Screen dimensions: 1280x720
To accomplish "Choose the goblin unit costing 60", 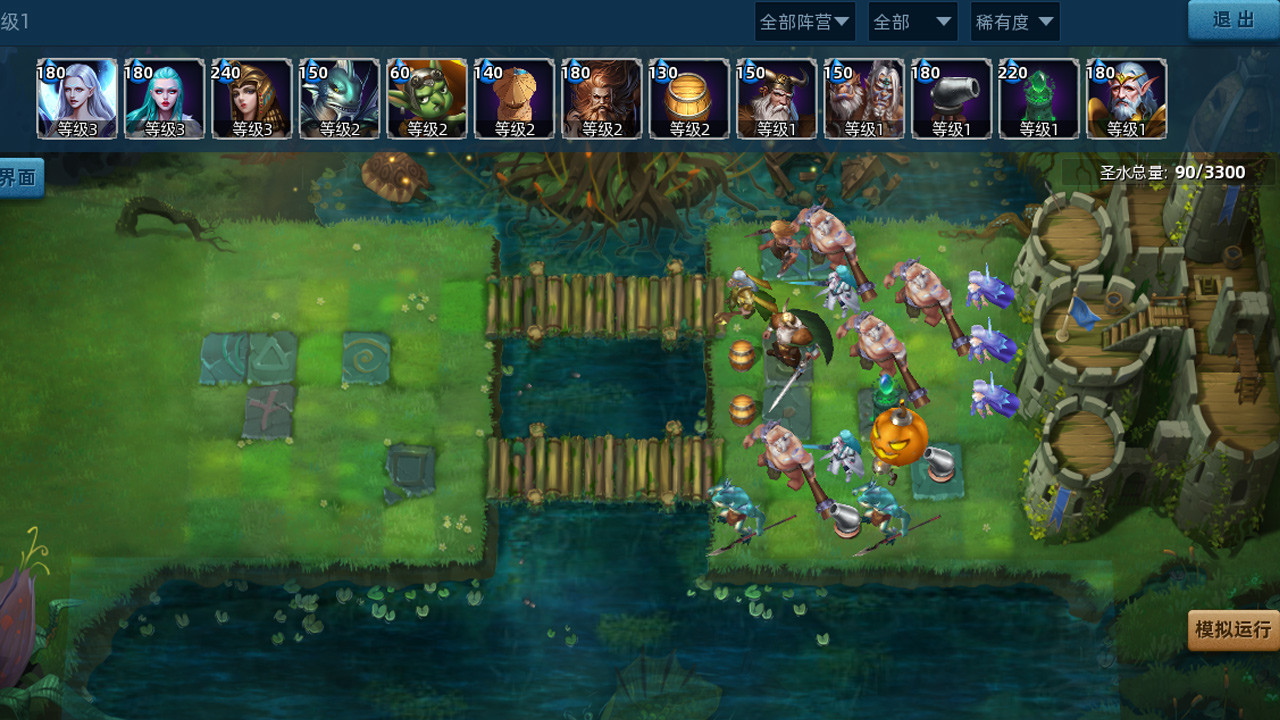I will pos(426,98).
